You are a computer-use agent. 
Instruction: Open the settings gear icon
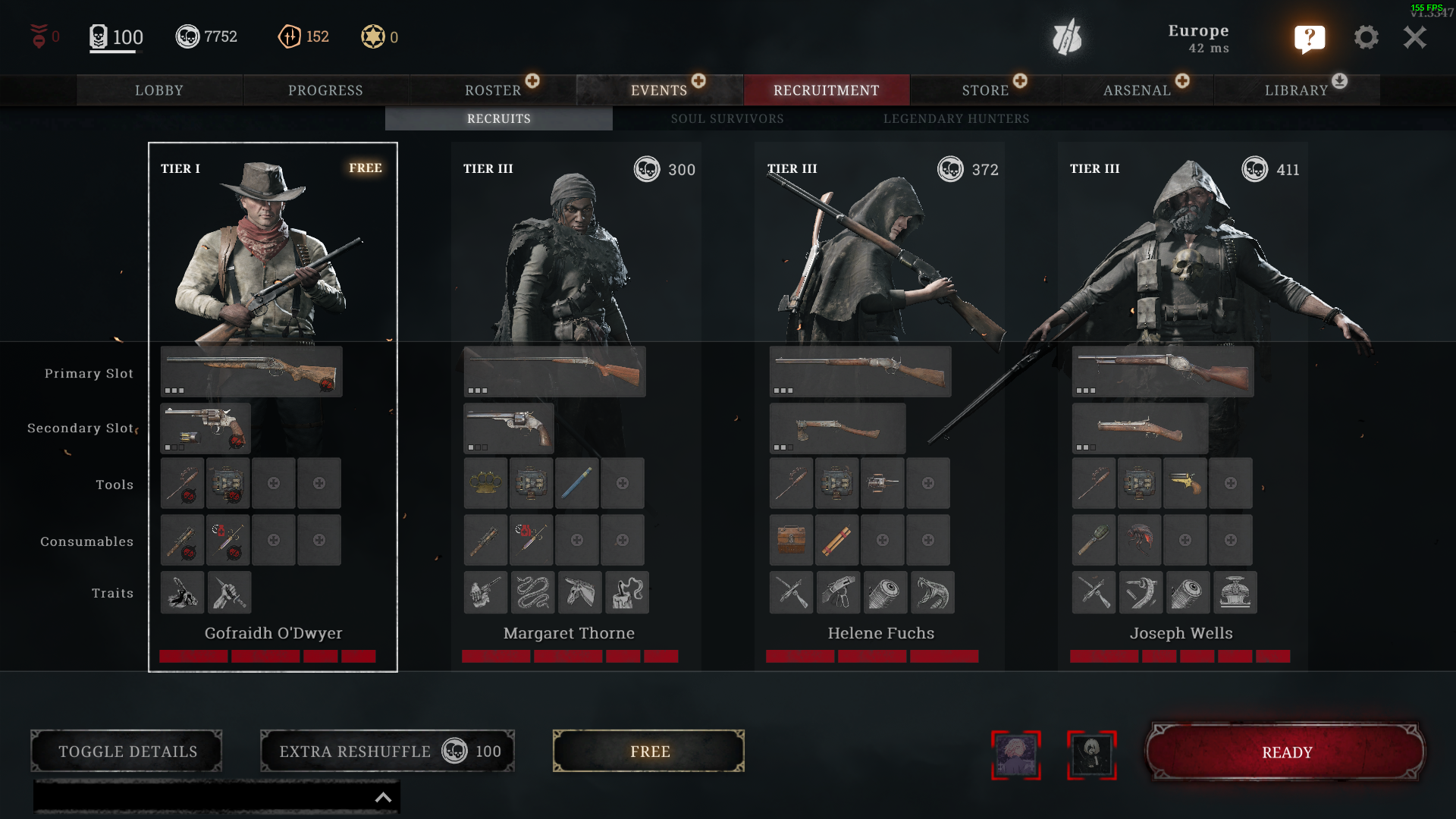point(1367,37)
